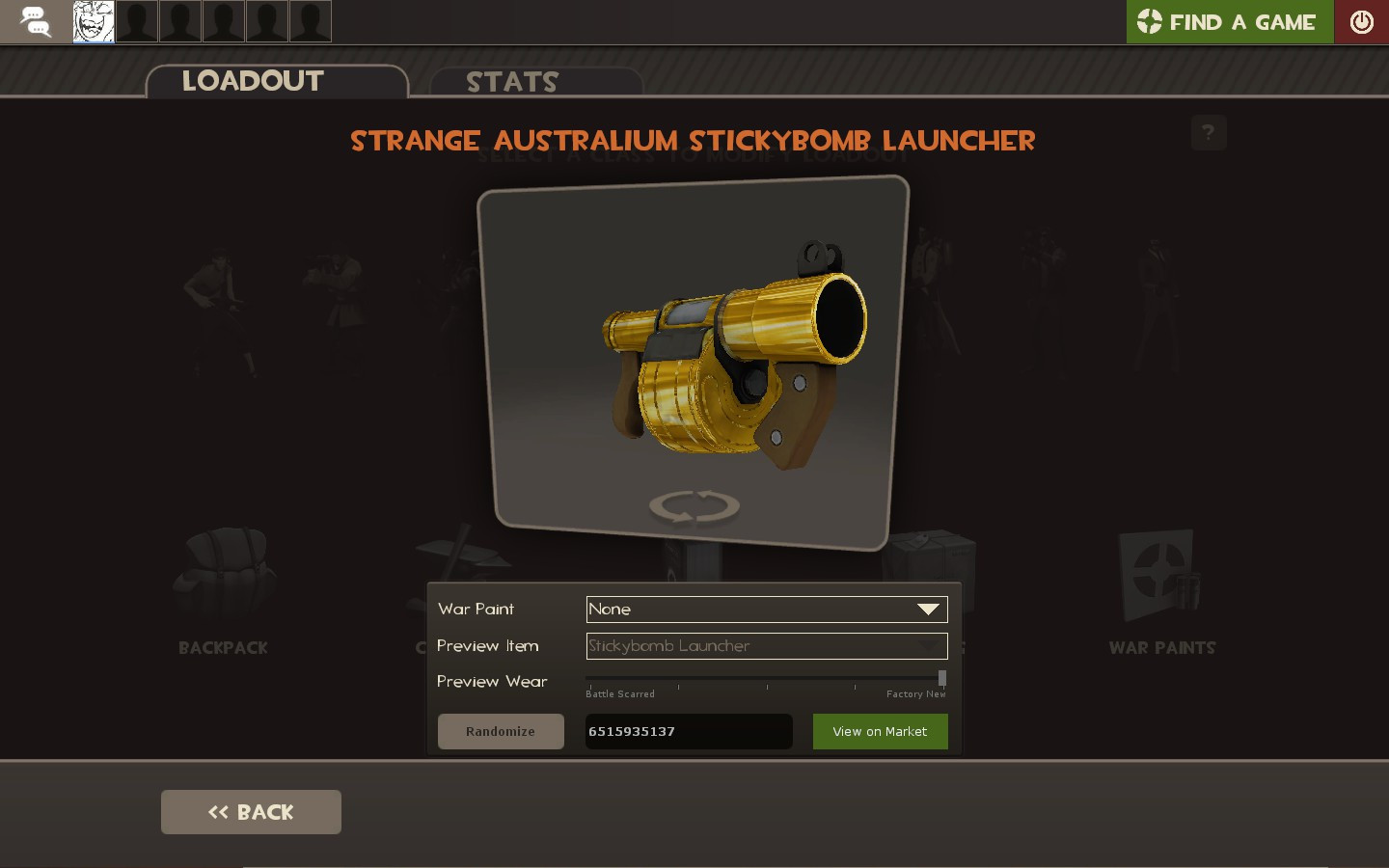Open the War Paints section

(1161, 579)
